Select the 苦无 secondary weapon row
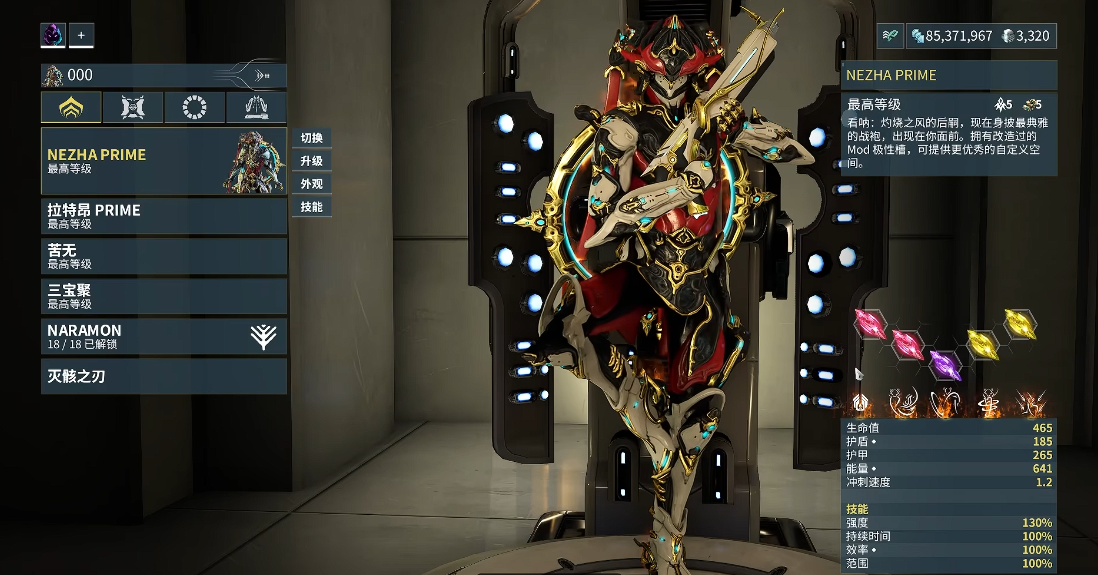This screenshot has width=1098, height=575. (x=164, y=257)
